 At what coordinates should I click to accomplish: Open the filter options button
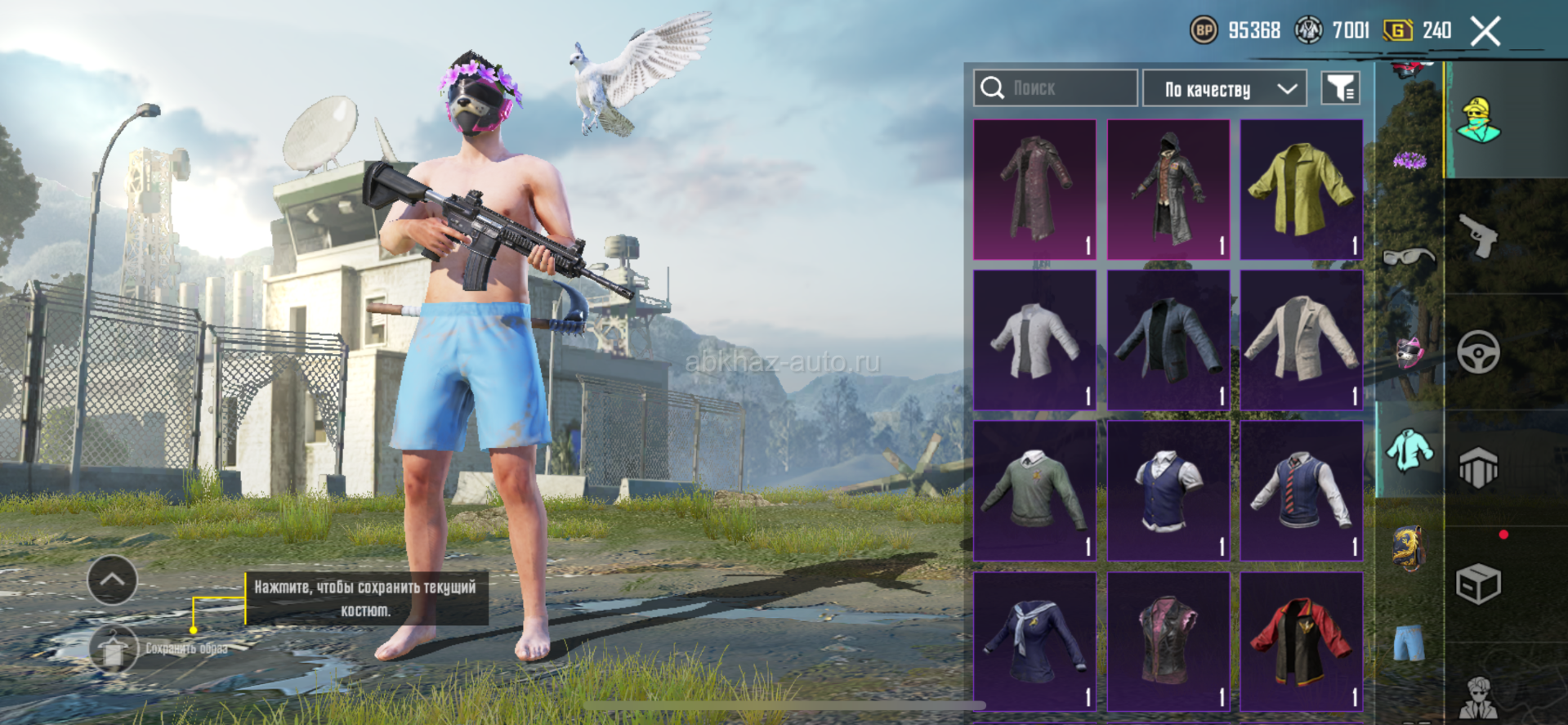pyautogui.click(x=1340, y=88)
